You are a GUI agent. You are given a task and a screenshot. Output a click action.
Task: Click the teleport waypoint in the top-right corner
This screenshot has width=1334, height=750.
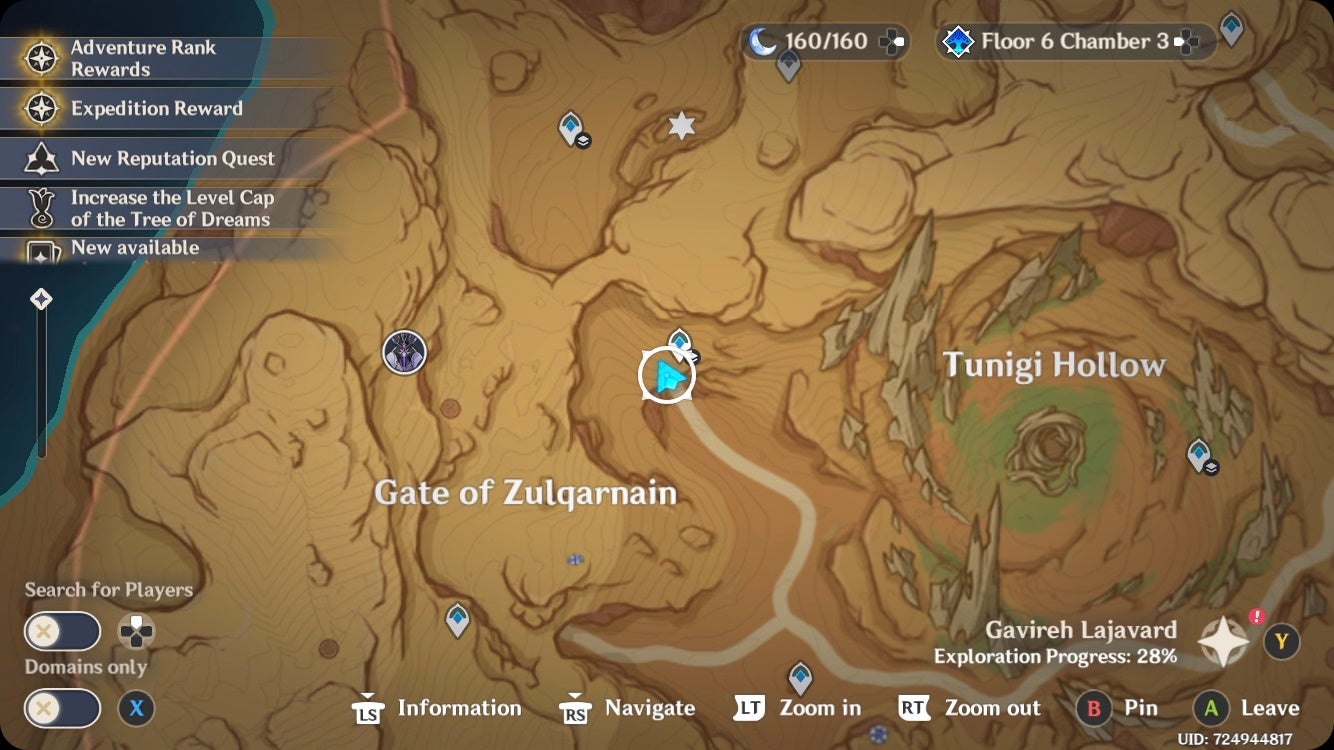click(1231, 29)
